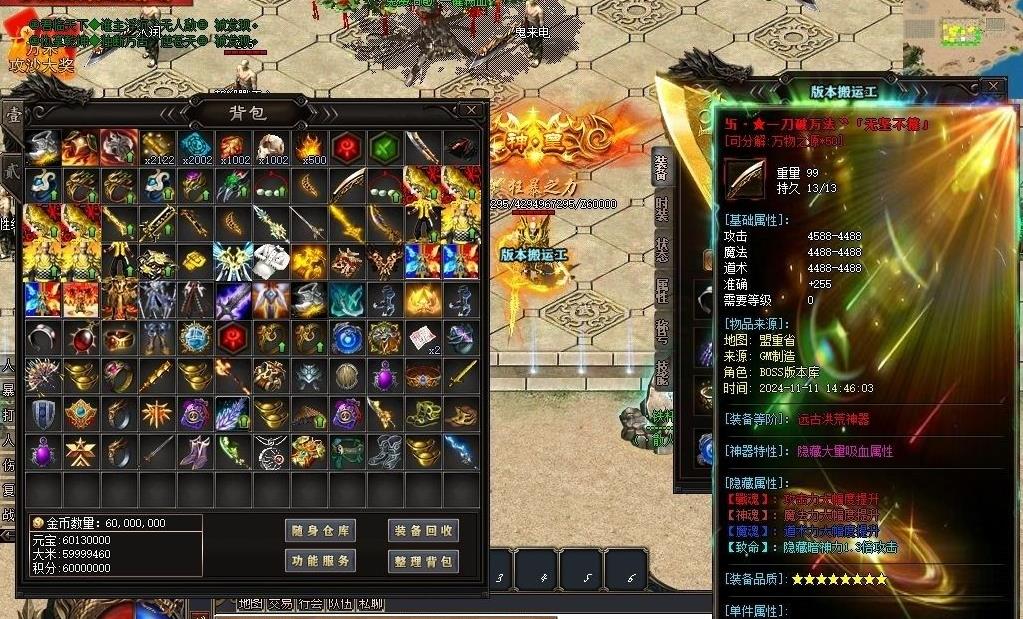Open the 状态 status tab

click(661, 249)
